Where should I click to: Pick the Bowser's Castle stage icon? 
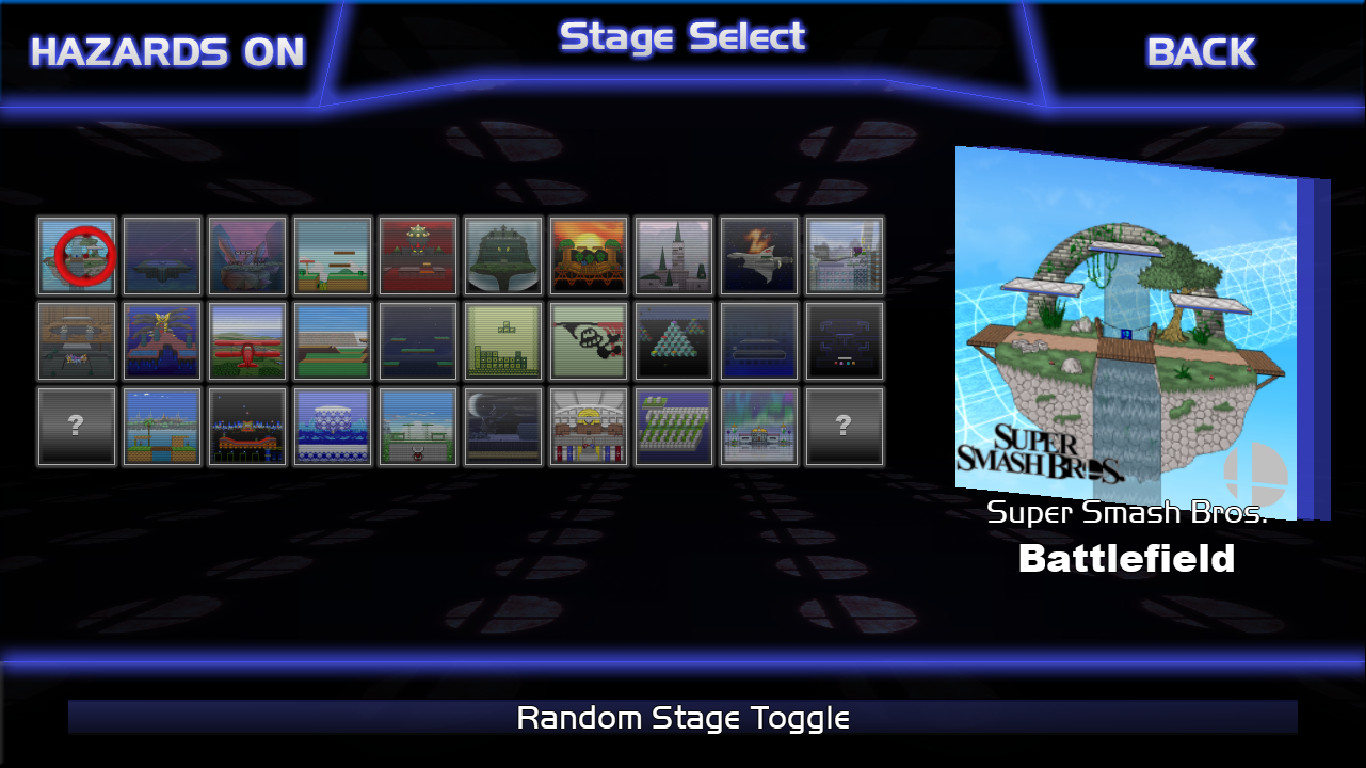(x=418, y=255)
